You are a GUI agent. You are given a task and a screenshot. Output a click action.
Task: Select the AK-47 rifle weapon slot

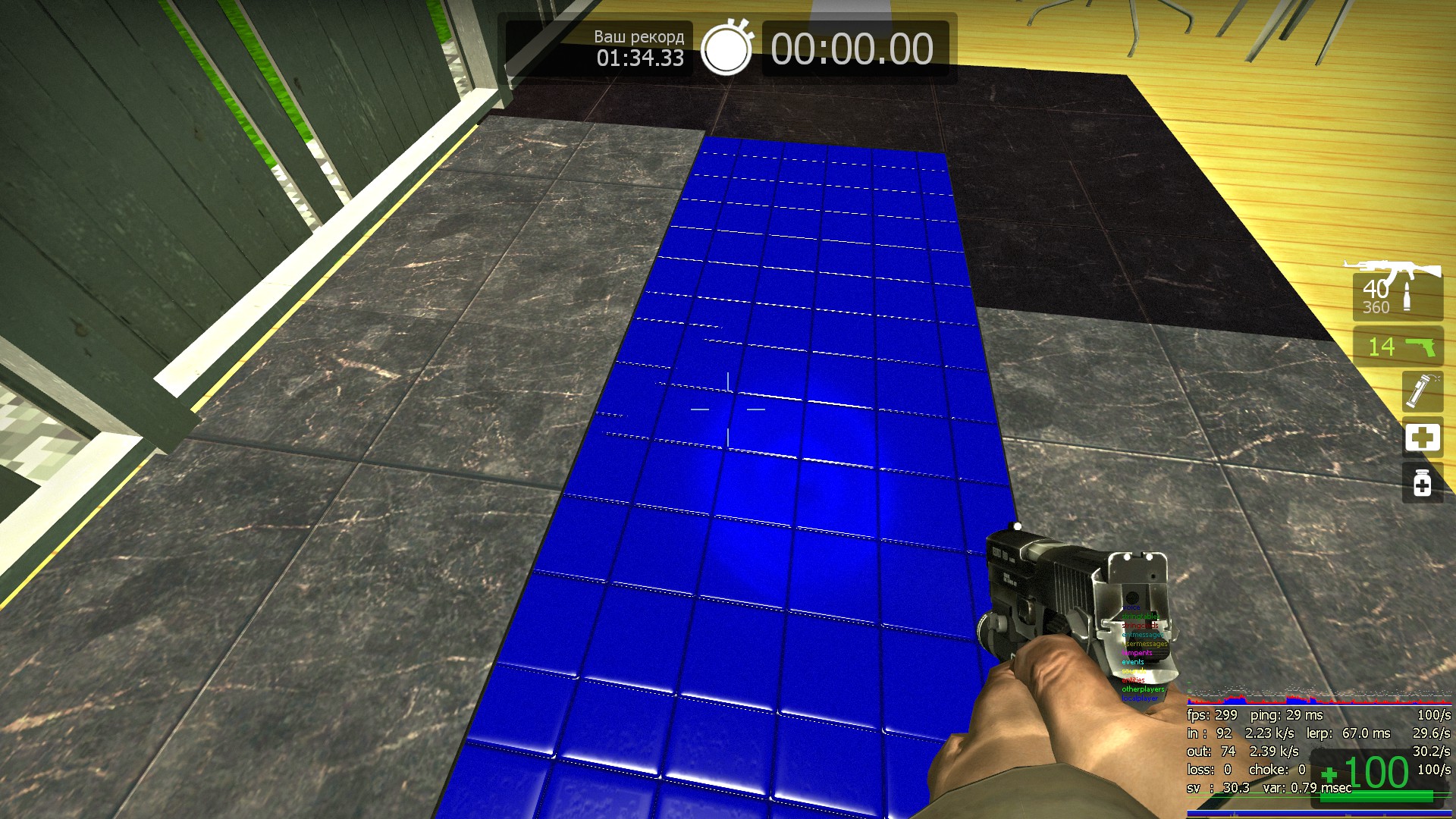pyautogui.click(x=1397, y=292)
